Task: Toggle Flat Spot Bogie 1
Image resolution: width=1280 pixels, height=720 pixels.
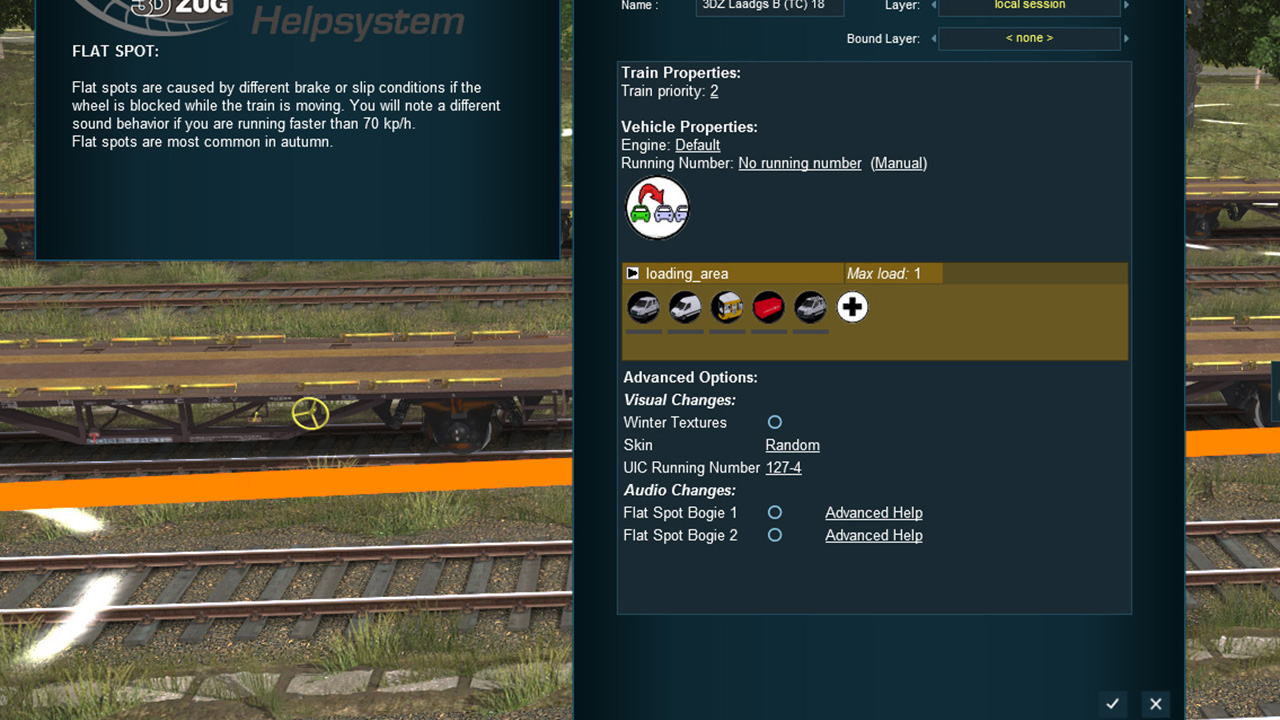Action: point(774,512)
